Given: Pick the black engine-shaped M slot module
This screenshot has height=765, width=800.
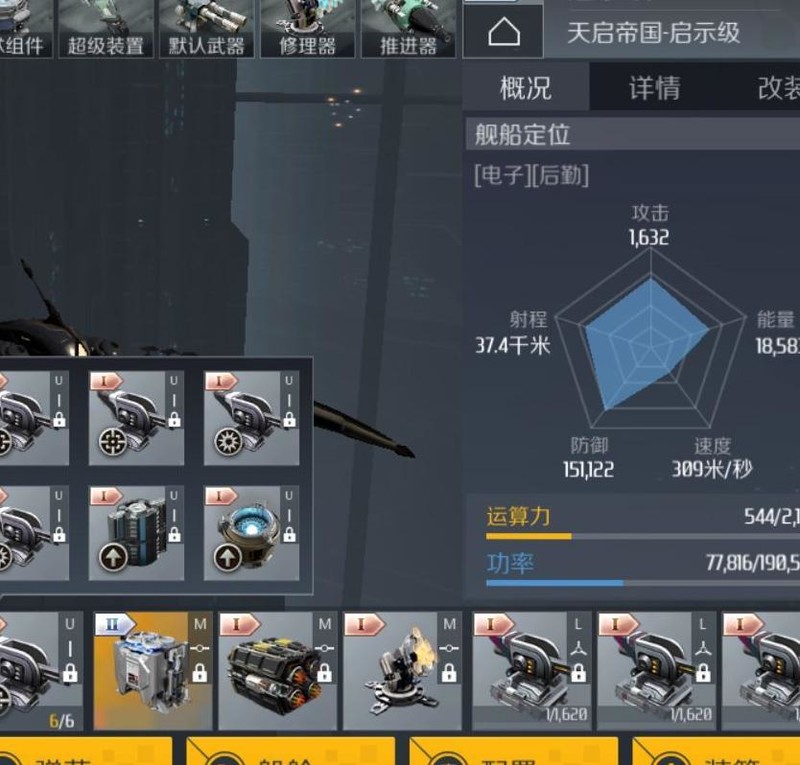Looking at the screenshot, I should (x=277, y=671).
